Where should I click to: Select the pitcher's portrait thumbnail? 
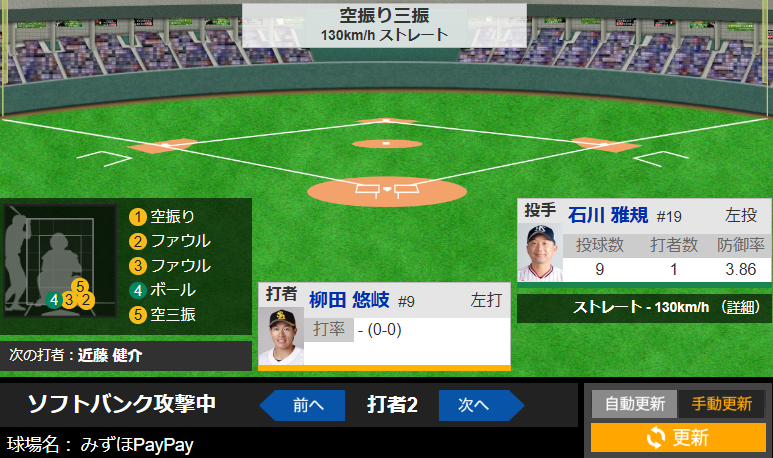pyautogui.click(x=540, y=252)
